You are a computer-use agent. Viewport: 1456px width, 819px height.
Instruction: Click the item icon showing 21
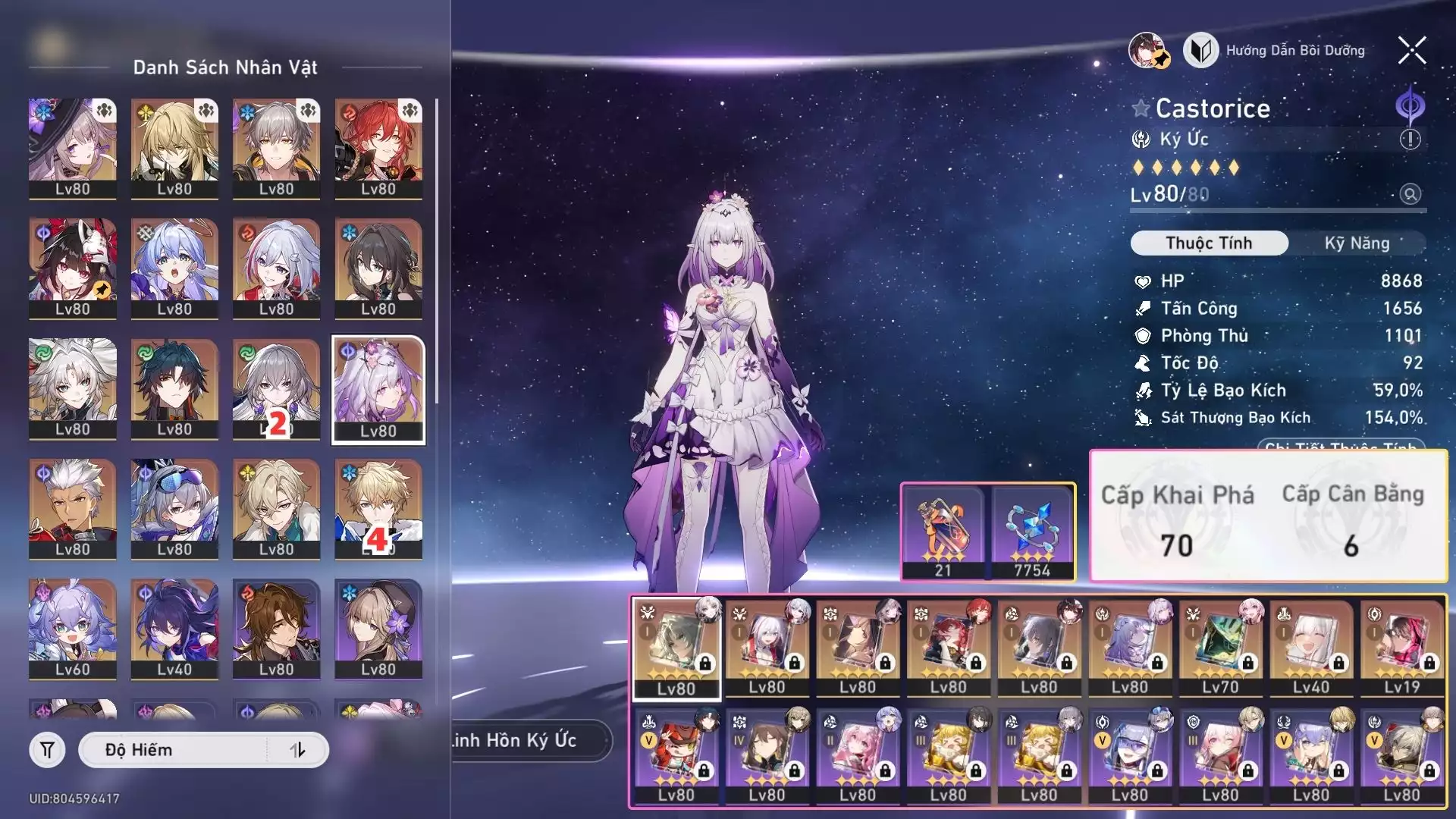[x=943, y=531]
